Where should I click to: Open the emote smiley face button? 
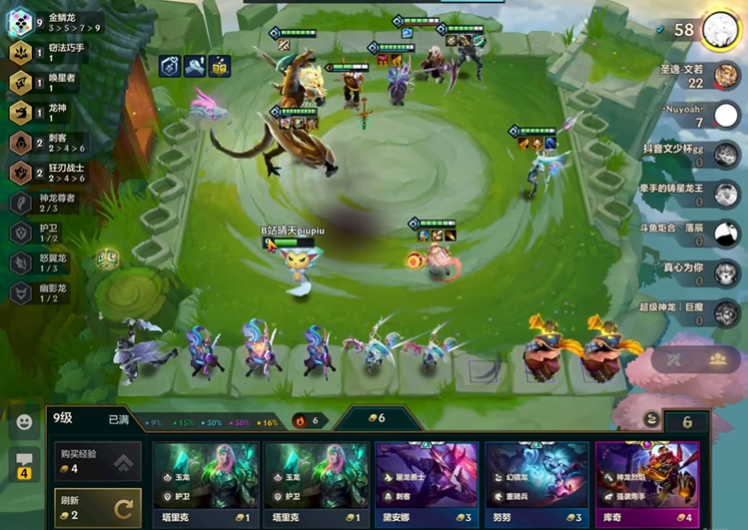(x=23, y=422)
